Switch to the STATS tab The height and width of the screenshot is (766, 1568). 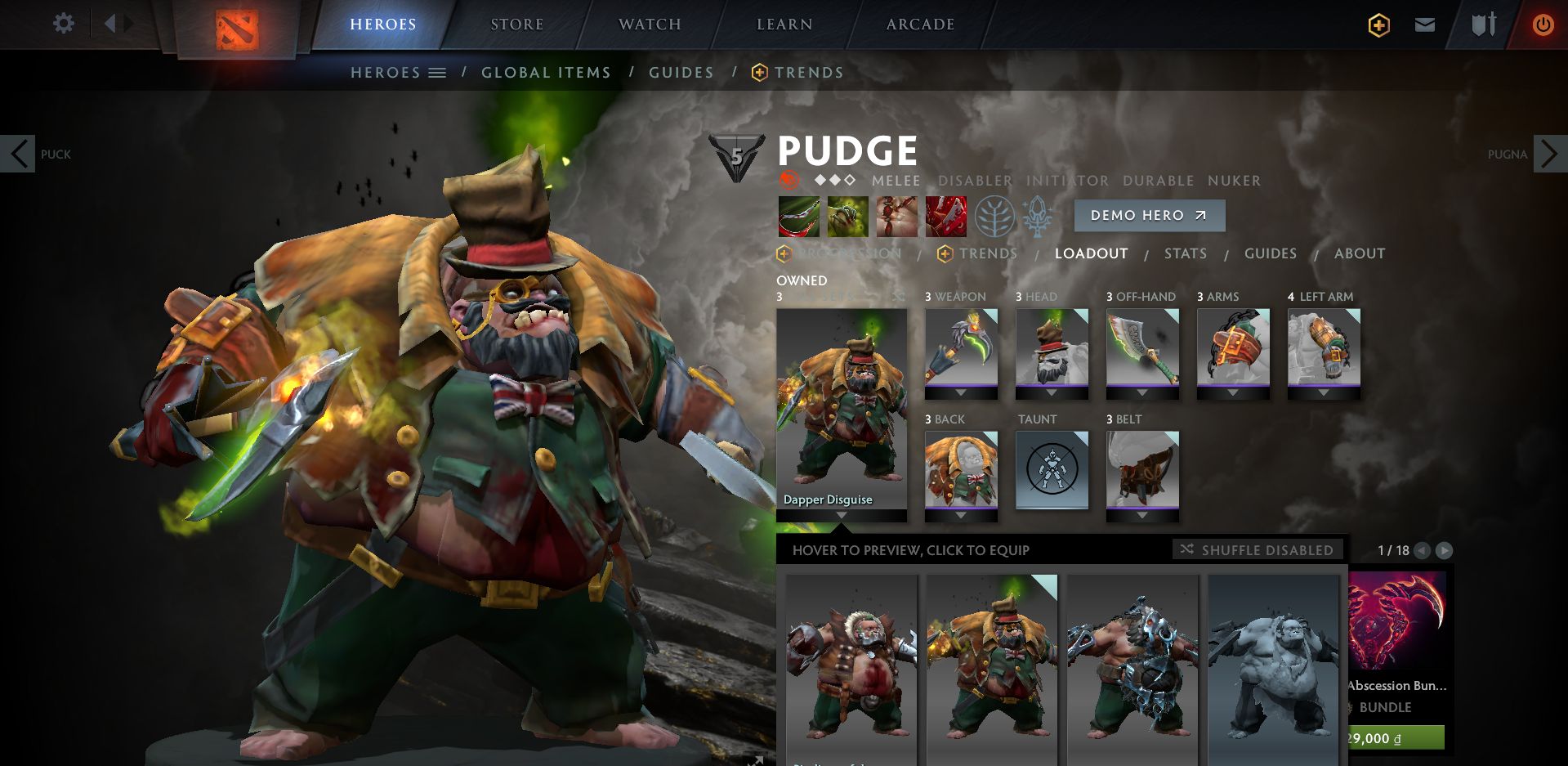[1185, 253]
